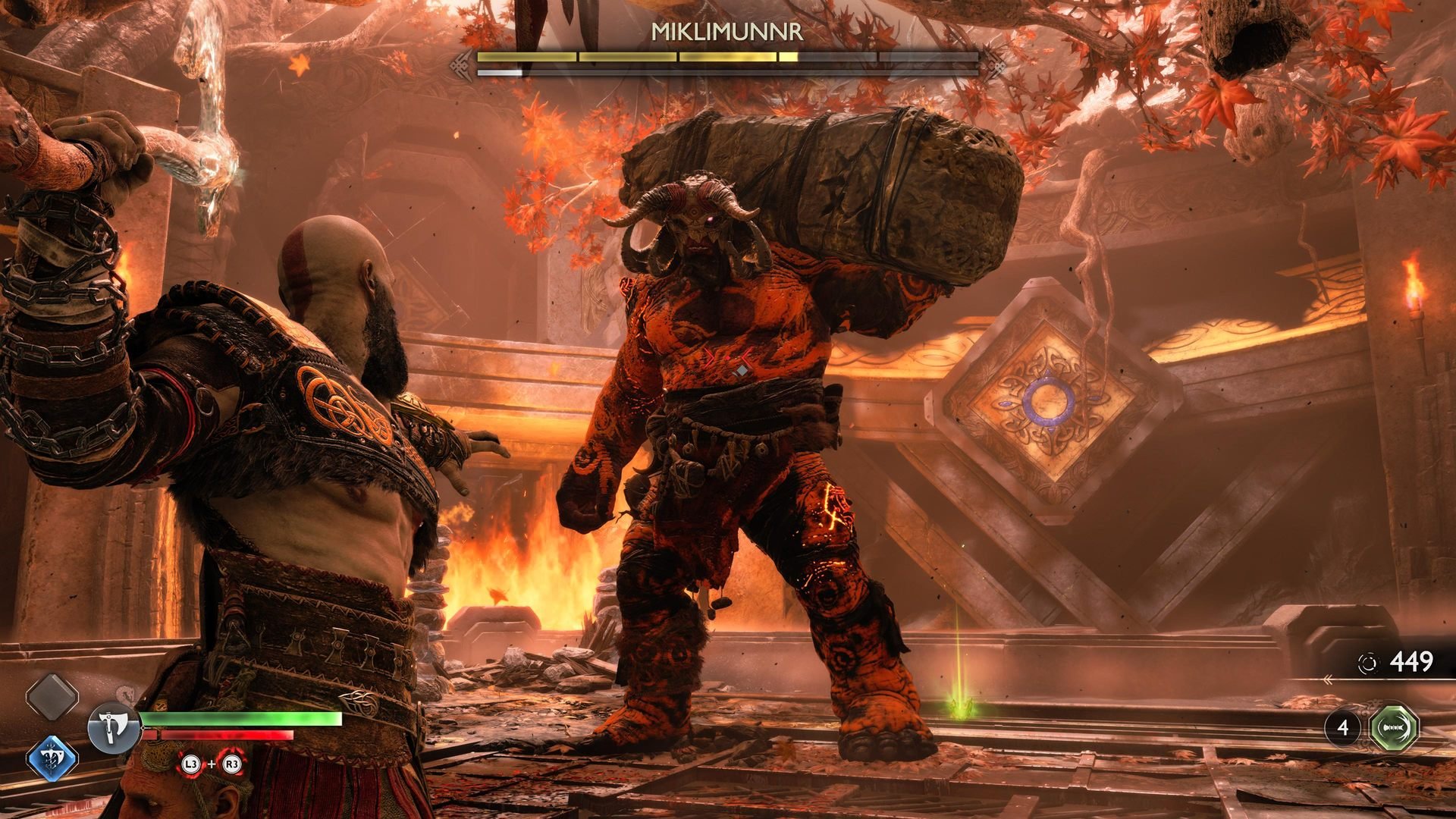The image size is (1456, 819).
Task: Select the circular stone counter showing 4
Action: pos(1345,728)
